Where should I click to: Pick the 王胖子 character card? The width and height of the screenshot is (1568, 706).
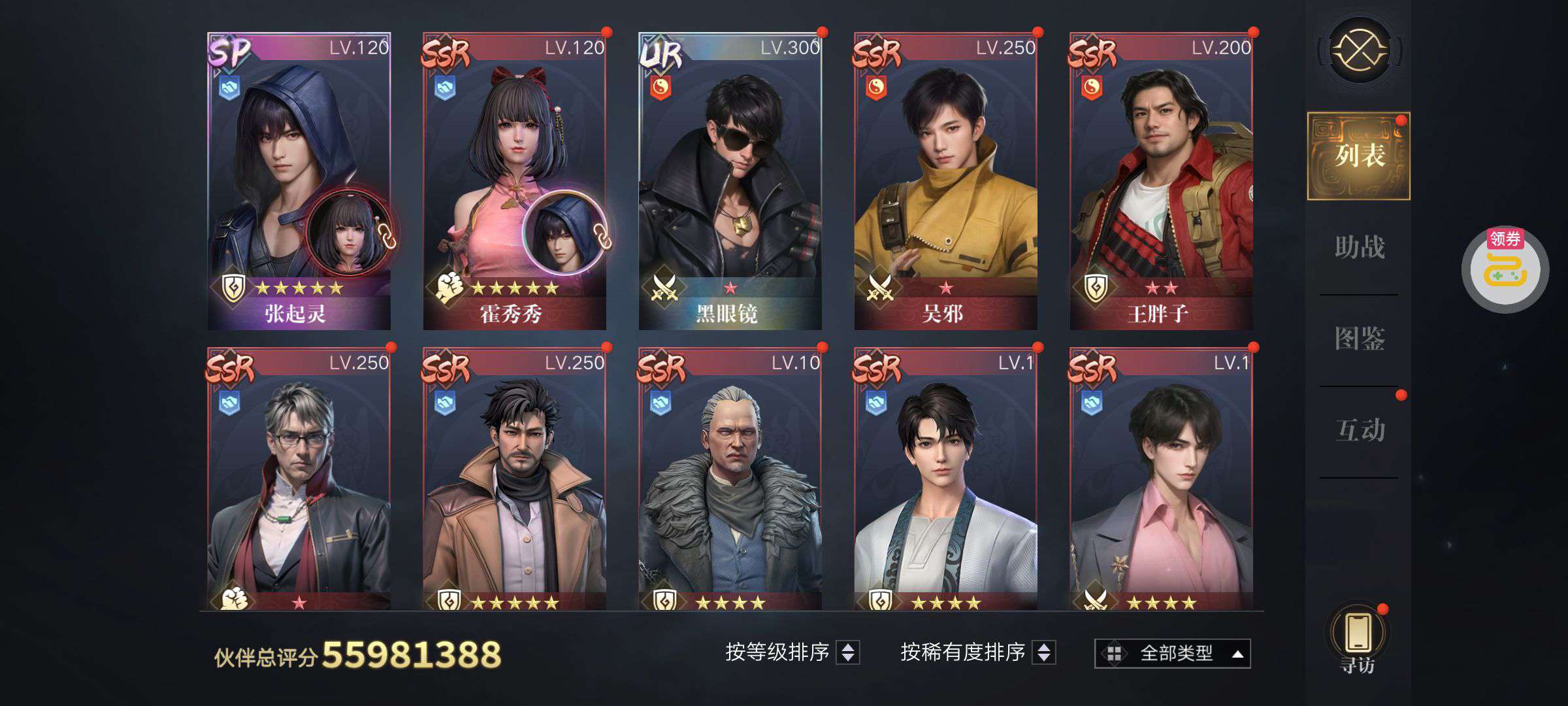tap(1161, 181)
